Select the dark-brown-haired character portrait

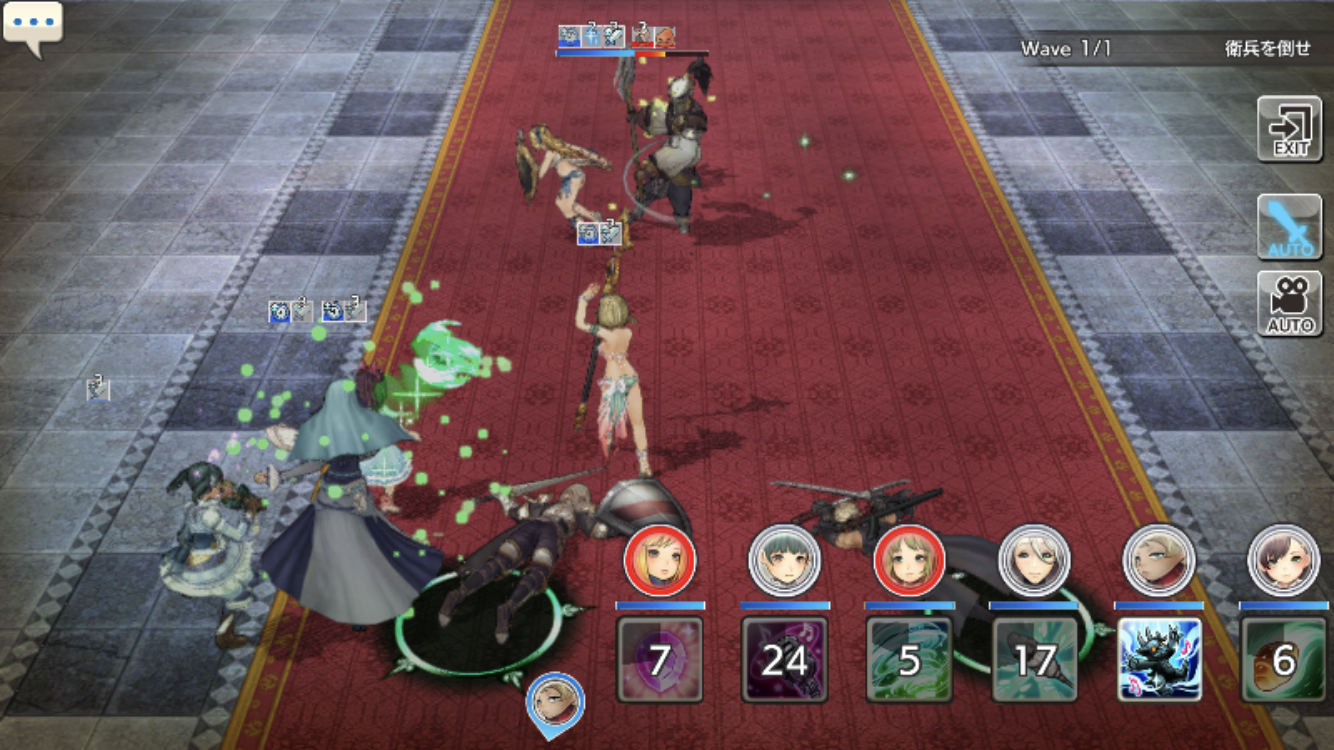point(1284,560)
